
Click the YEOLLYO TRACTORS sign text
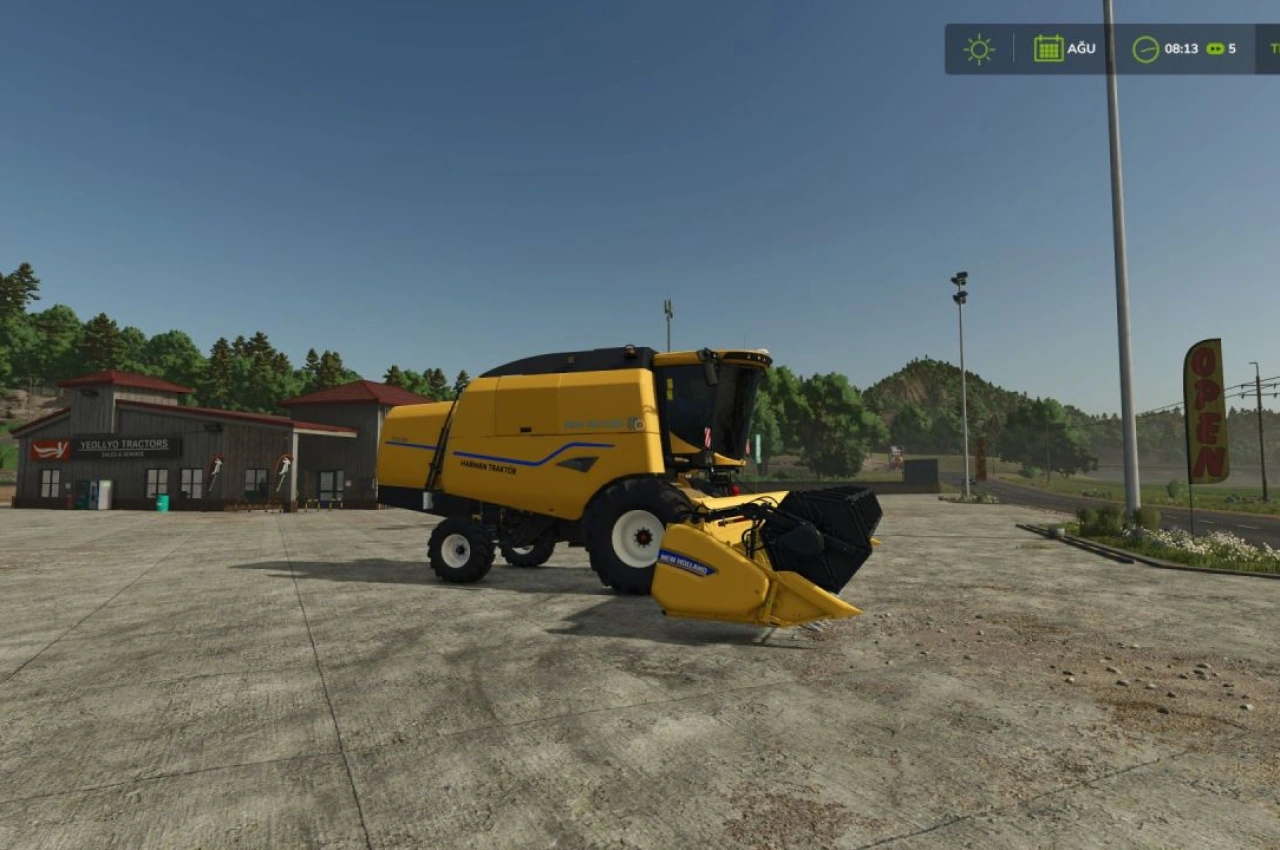pos(123,444)
